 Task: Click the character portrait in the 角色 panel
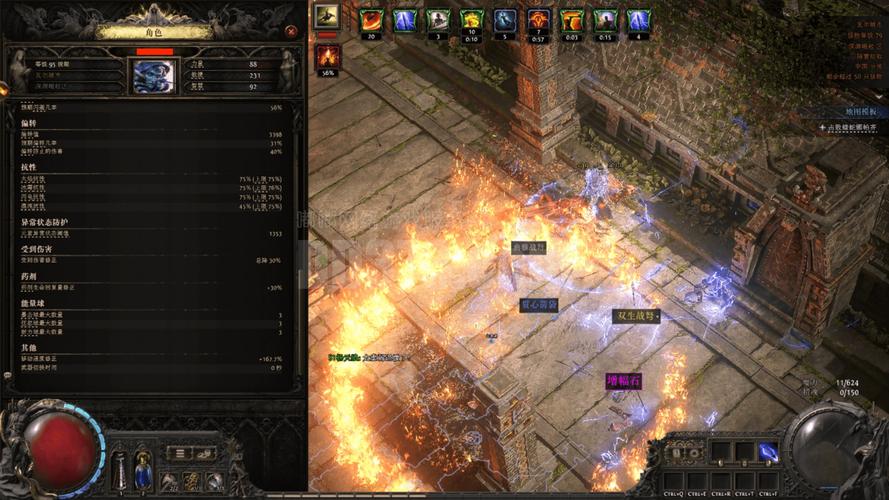point(153,76)
